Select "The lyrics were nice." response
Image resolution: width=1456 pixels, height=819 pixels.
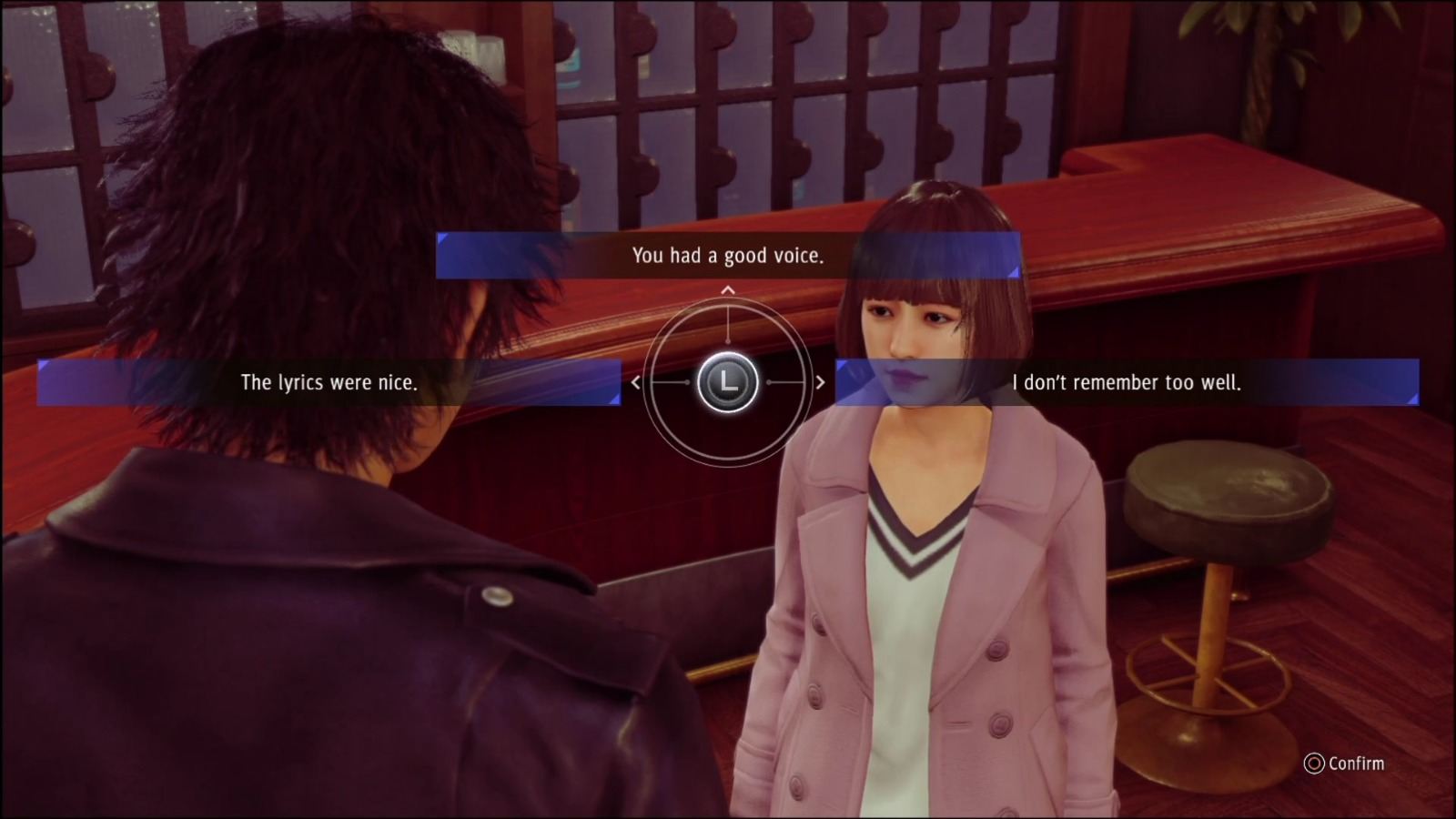tap(329, 382)
